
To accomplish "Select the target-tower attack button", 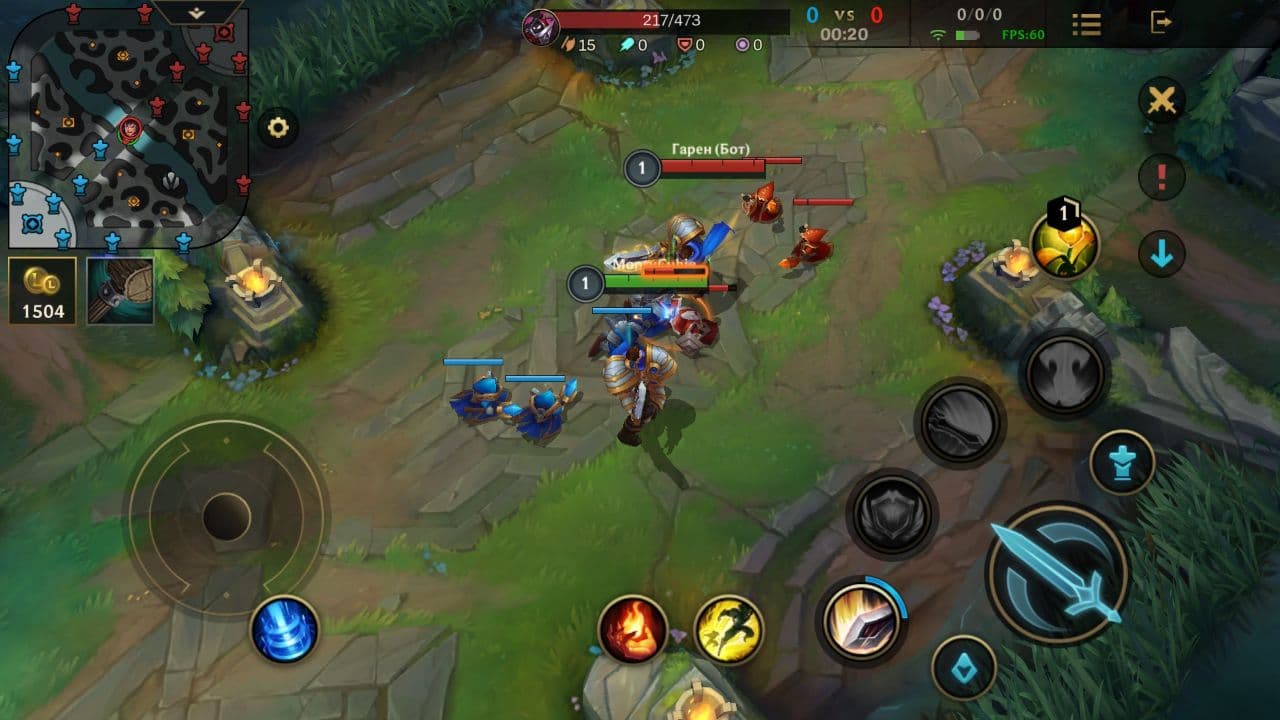I will coord(1122,462).
